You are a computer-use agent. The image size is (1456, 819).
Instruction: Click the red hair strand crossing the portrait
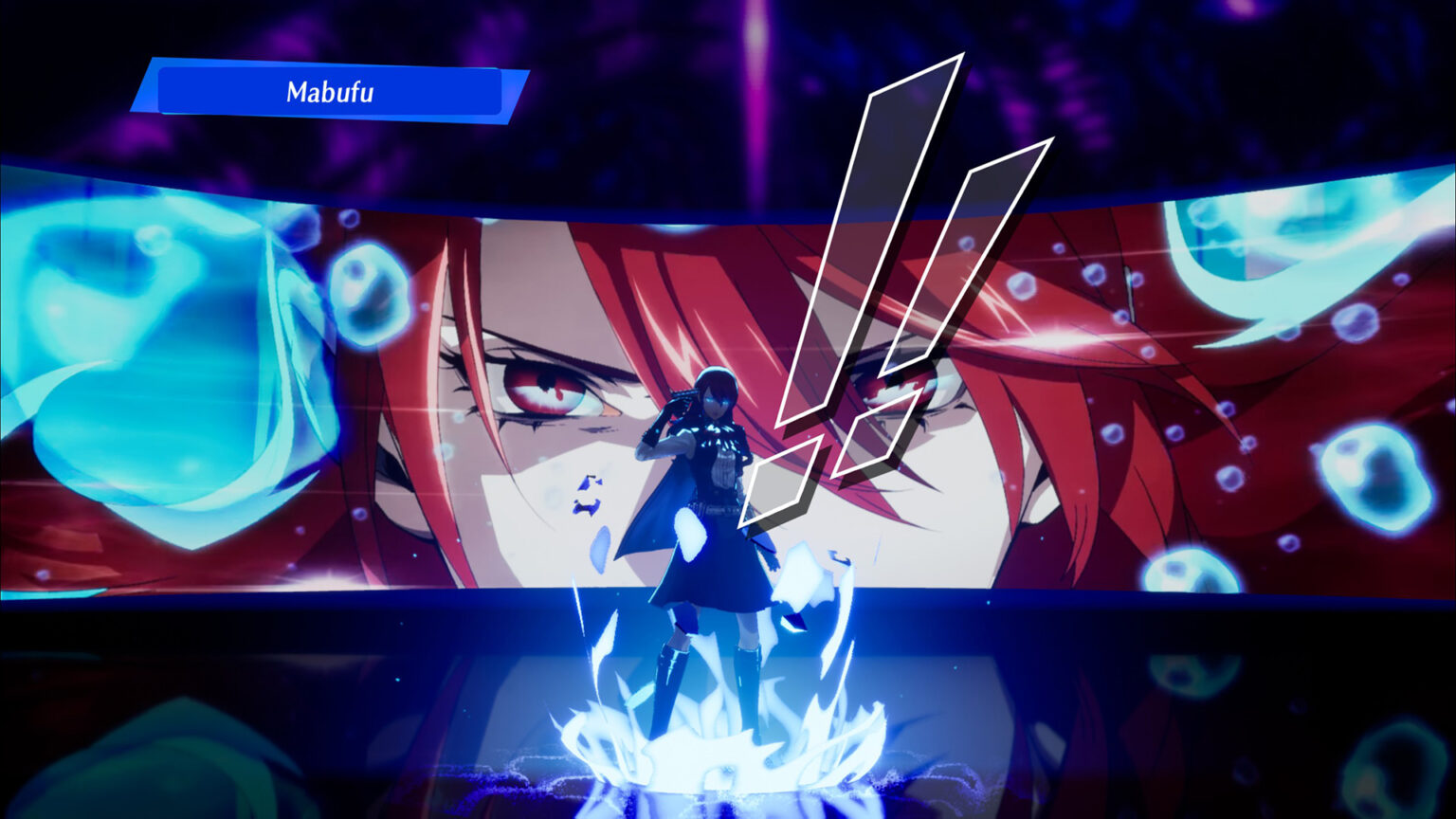click(x=664, y=284)
